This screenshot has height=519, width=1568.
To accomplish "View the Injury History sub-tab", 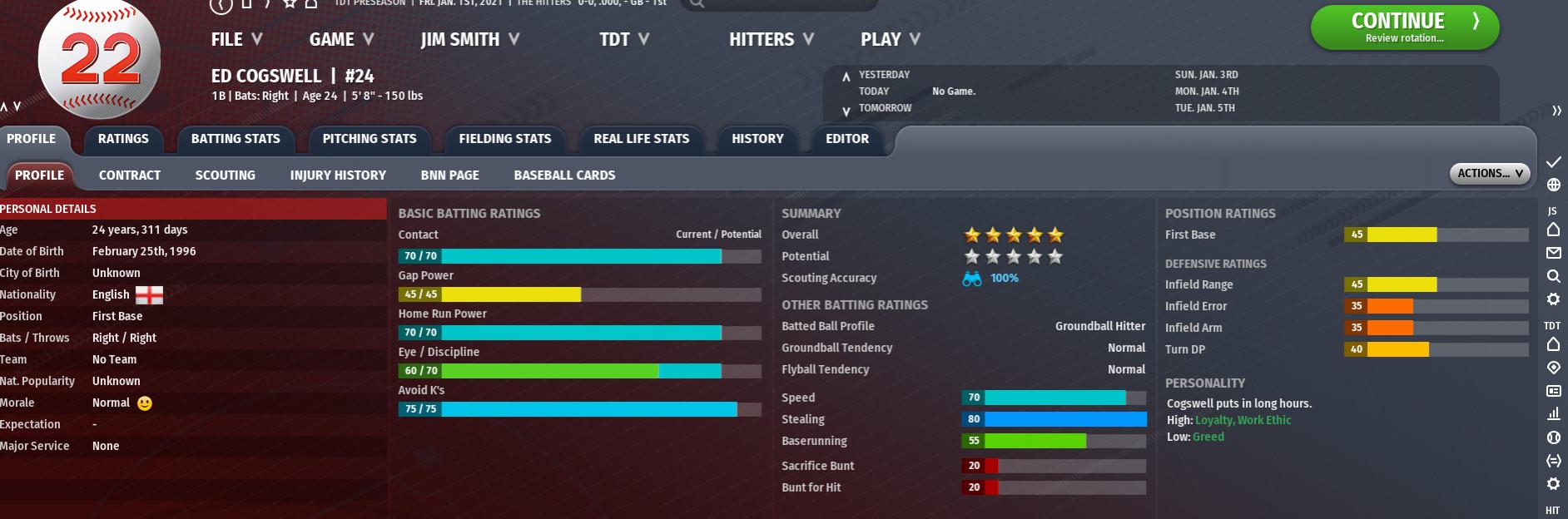I will [338, 175].
